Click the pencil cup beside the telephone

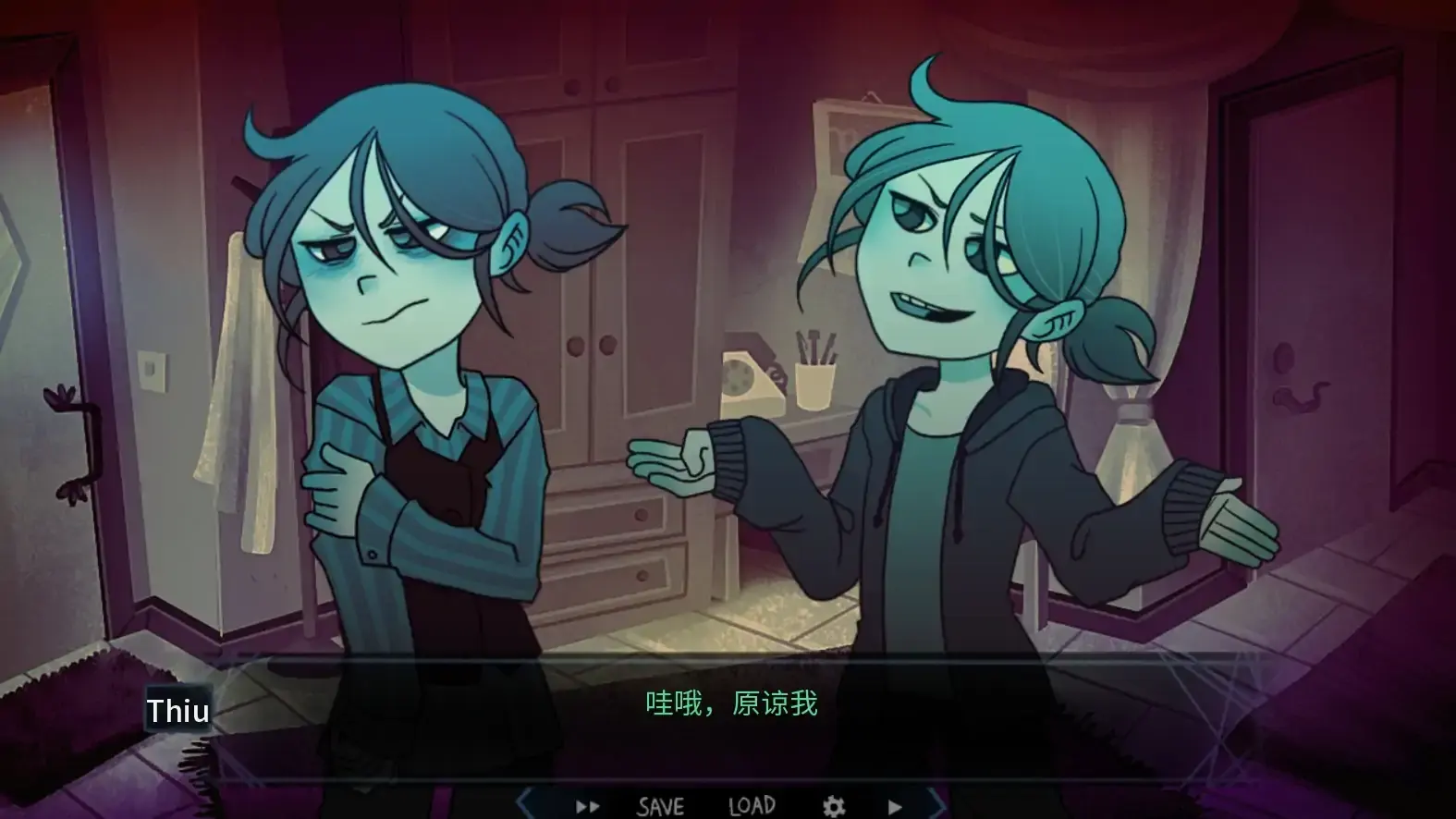[814, 388]
